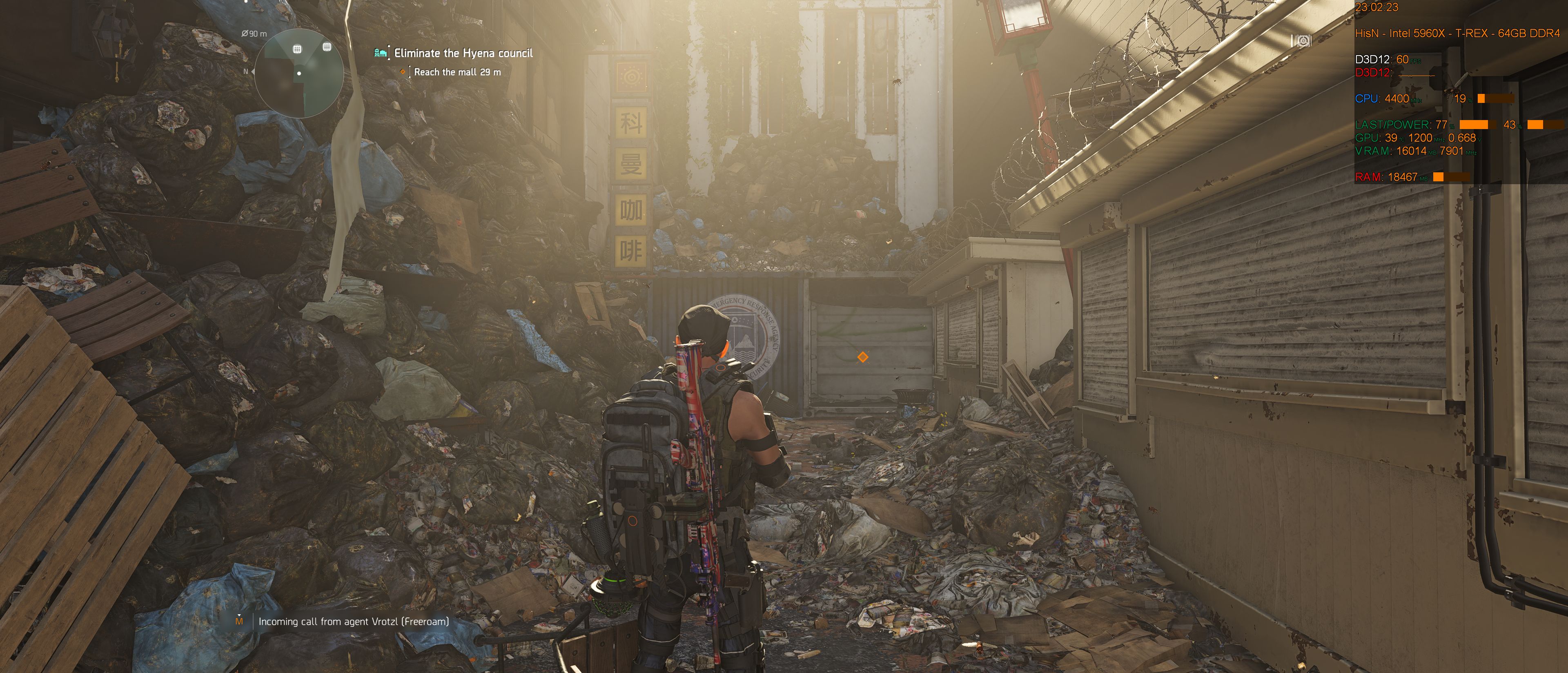
Task: Select the Eliminate the Hyena council mission tracker
Action: click(463, 53)
